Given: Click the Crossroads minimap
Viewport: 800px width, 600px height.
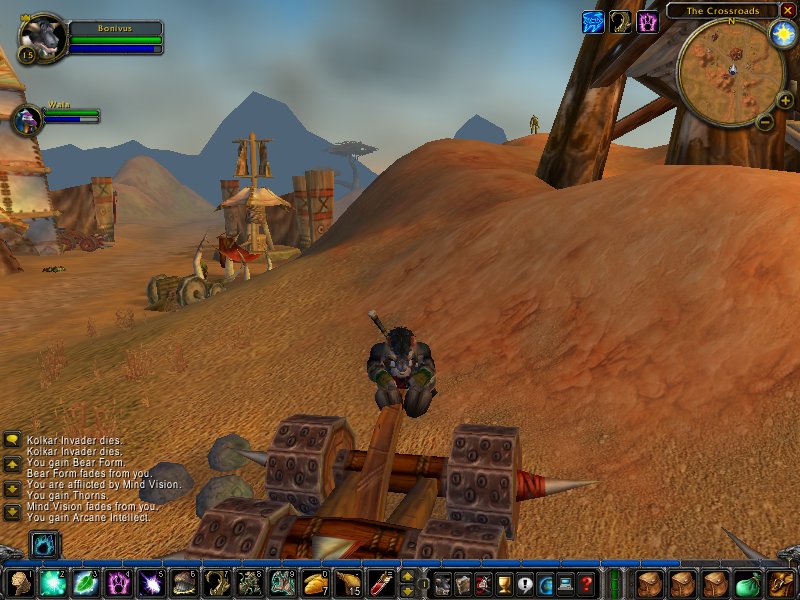Looking at the screenshot, I should point(728,70).
